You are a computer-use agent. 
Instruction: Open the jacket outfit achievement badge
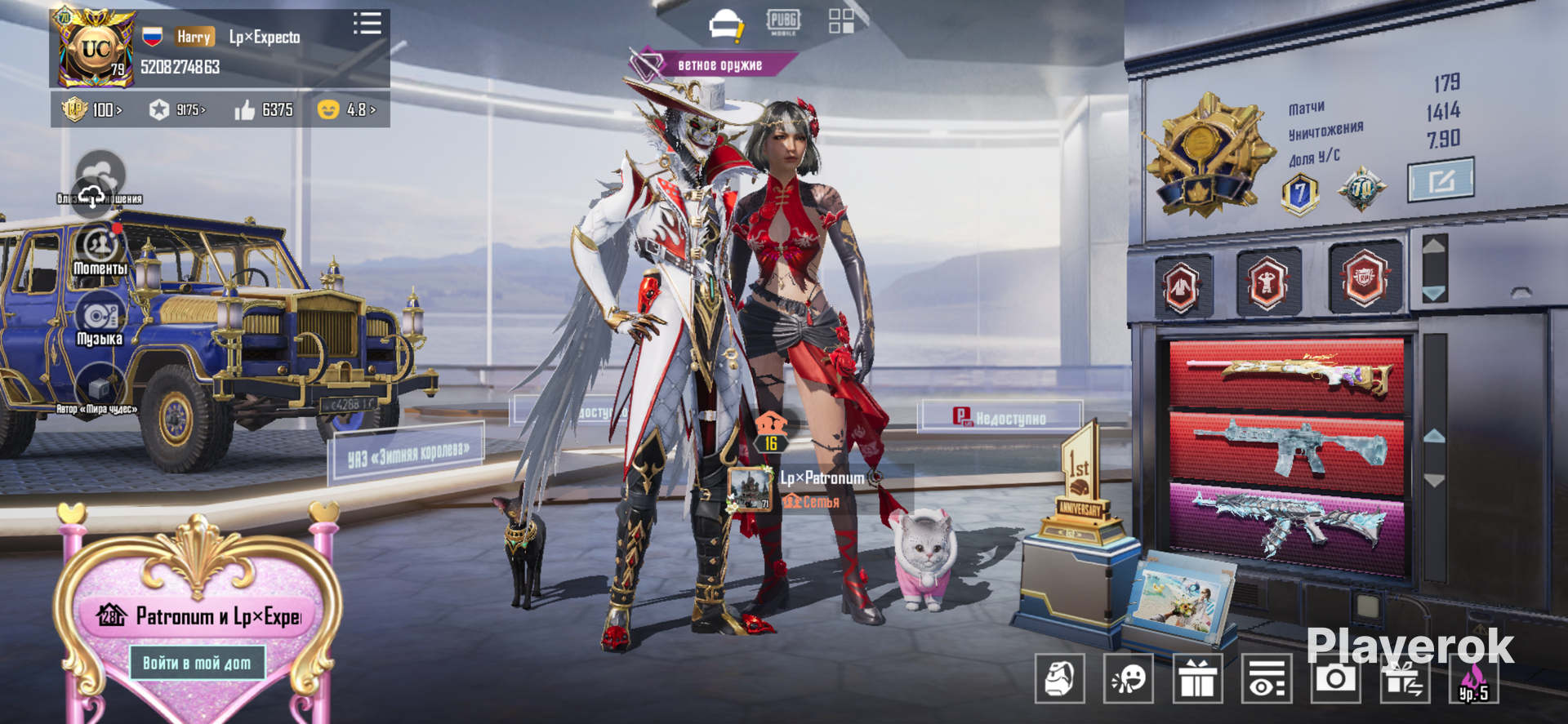1182,286
